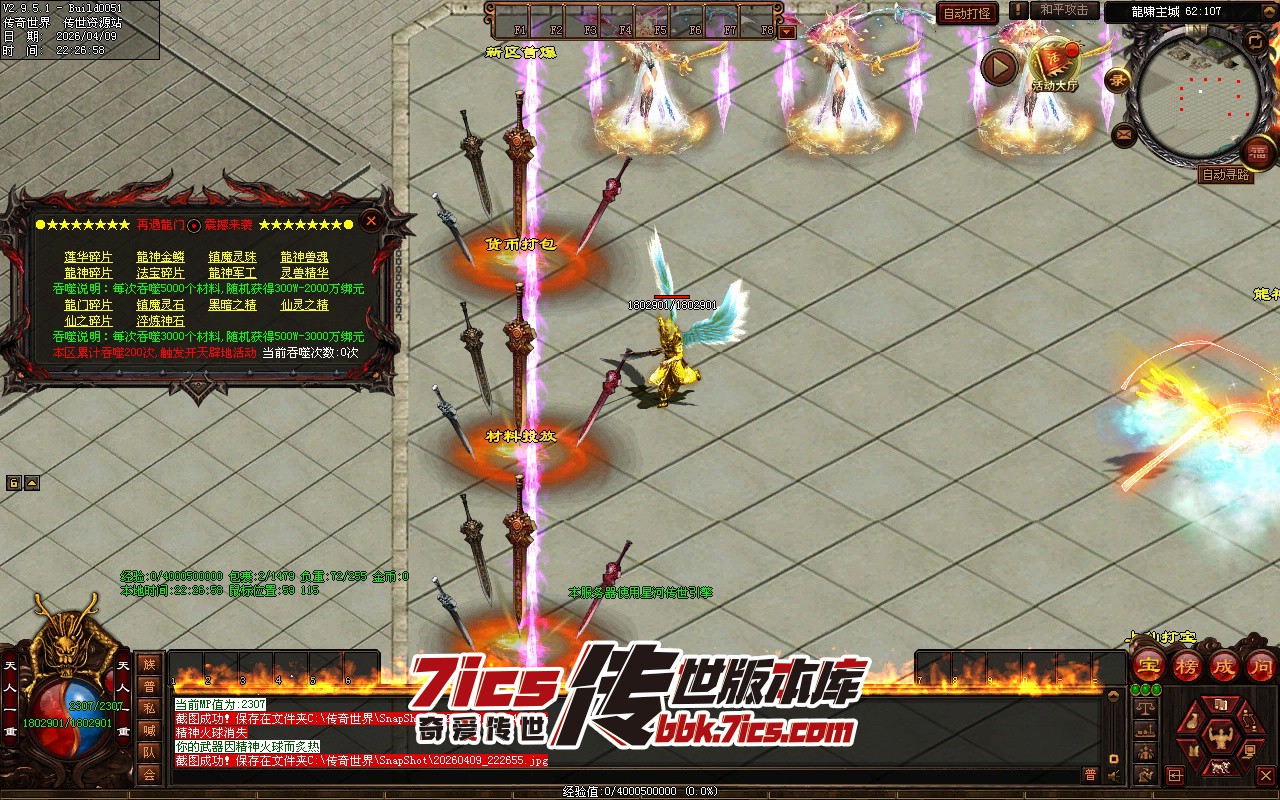Pick the 镇魔灵珠 option
Viewport: 1280px width, 800px height.
(x=232, y=257)
